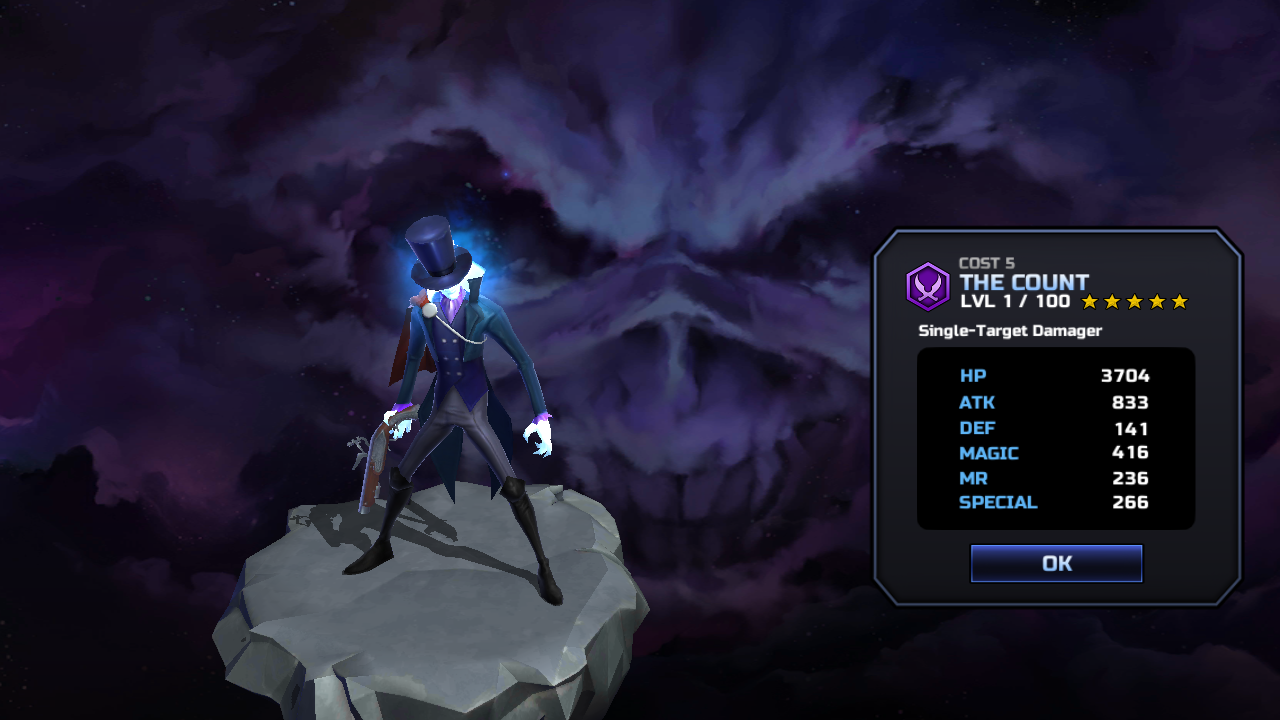1280x720 pixels.
Task: Confirm with the OK button
Action: (x=1056, y=563)
